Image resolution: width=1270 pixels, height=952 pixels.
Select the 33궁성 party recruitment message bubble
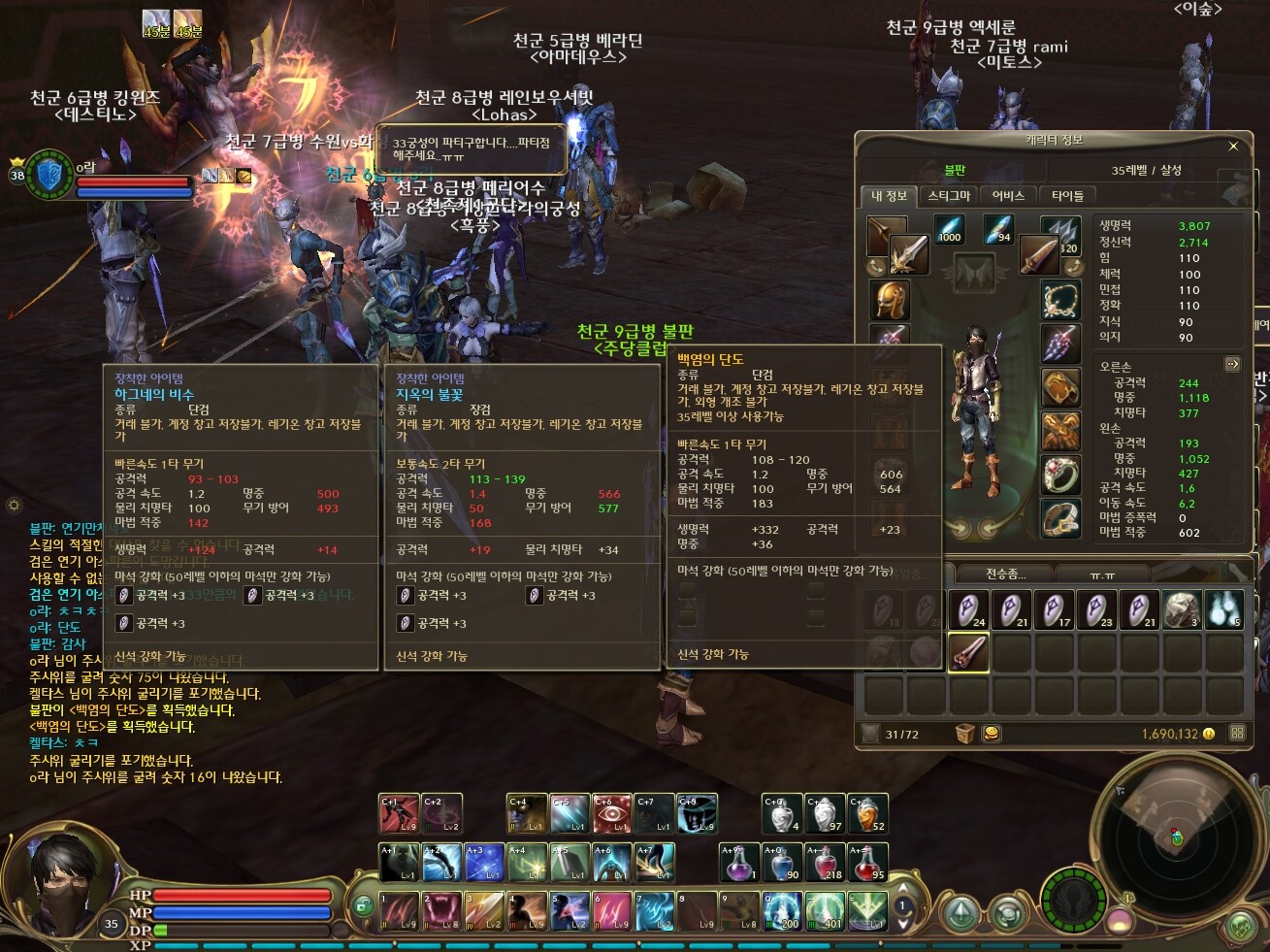pos(471,148)
